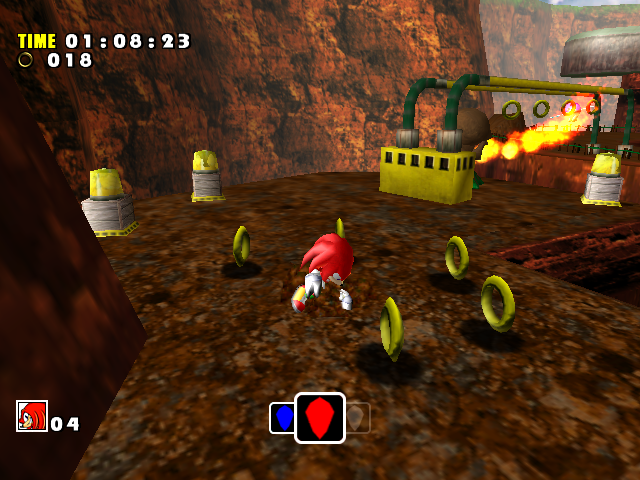Select the red emerald radar indicator

coord(320,418)
